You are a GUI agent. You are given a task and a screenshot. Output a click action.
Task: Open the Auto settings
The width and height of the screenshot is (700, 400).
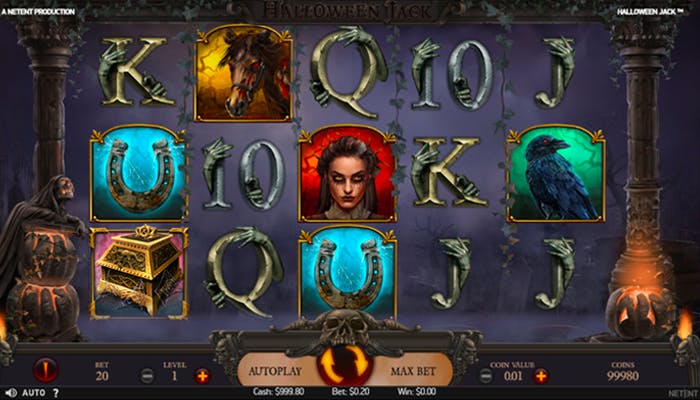pyautogui.click(x=32, y=393)
